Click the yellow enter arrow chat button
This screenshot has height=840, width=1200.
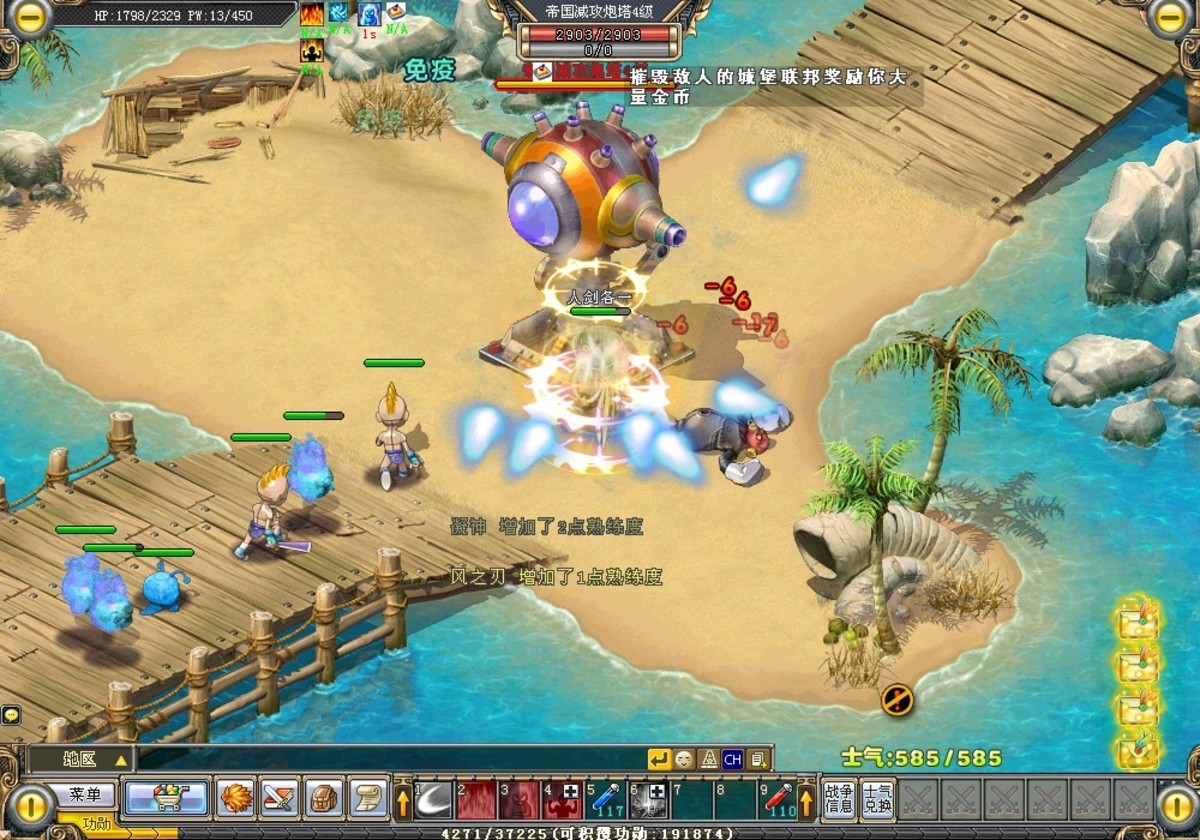coord(659,759)
